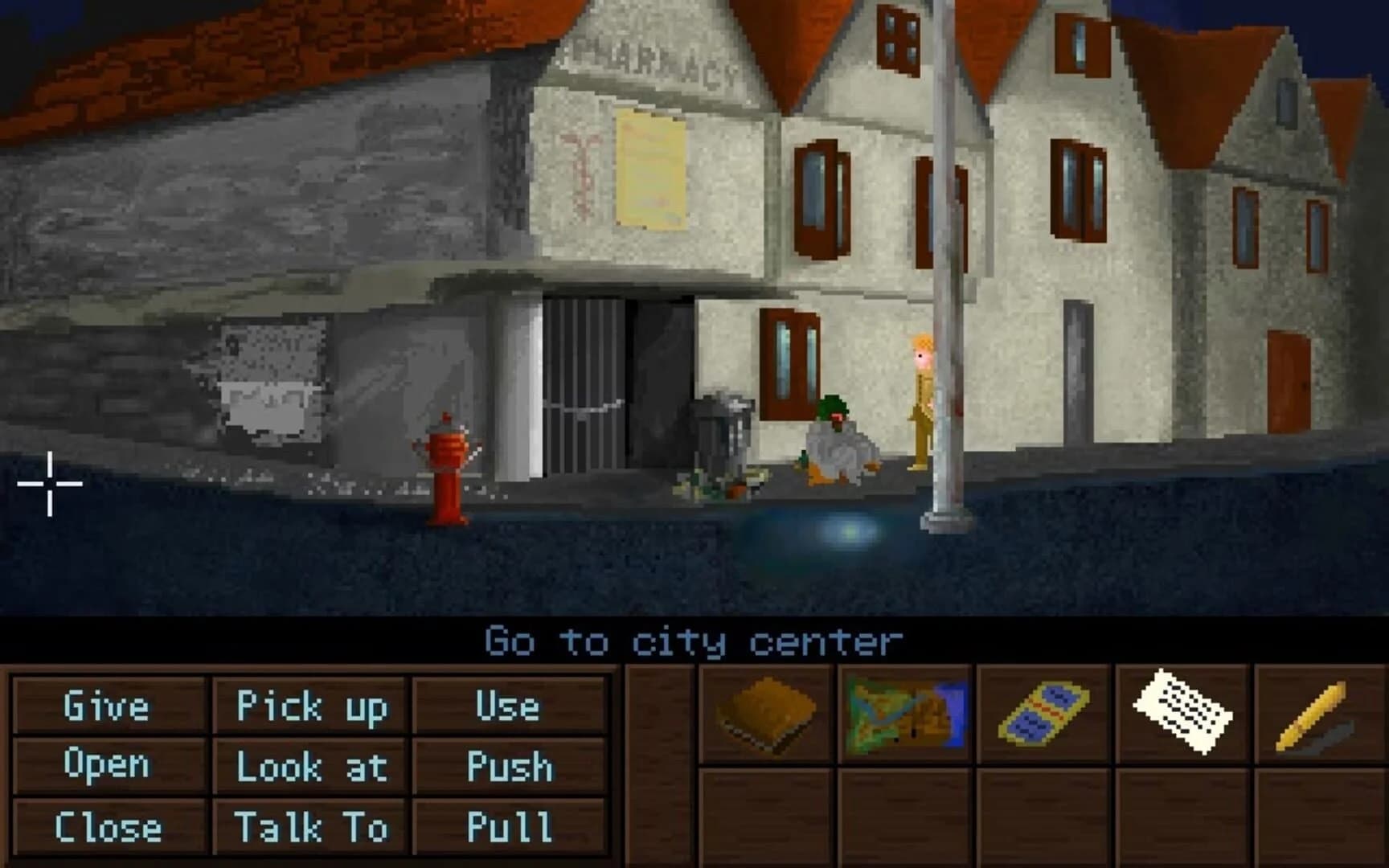
Task: Click the Pharmacy sign on the building
Action: click(651, 56)
